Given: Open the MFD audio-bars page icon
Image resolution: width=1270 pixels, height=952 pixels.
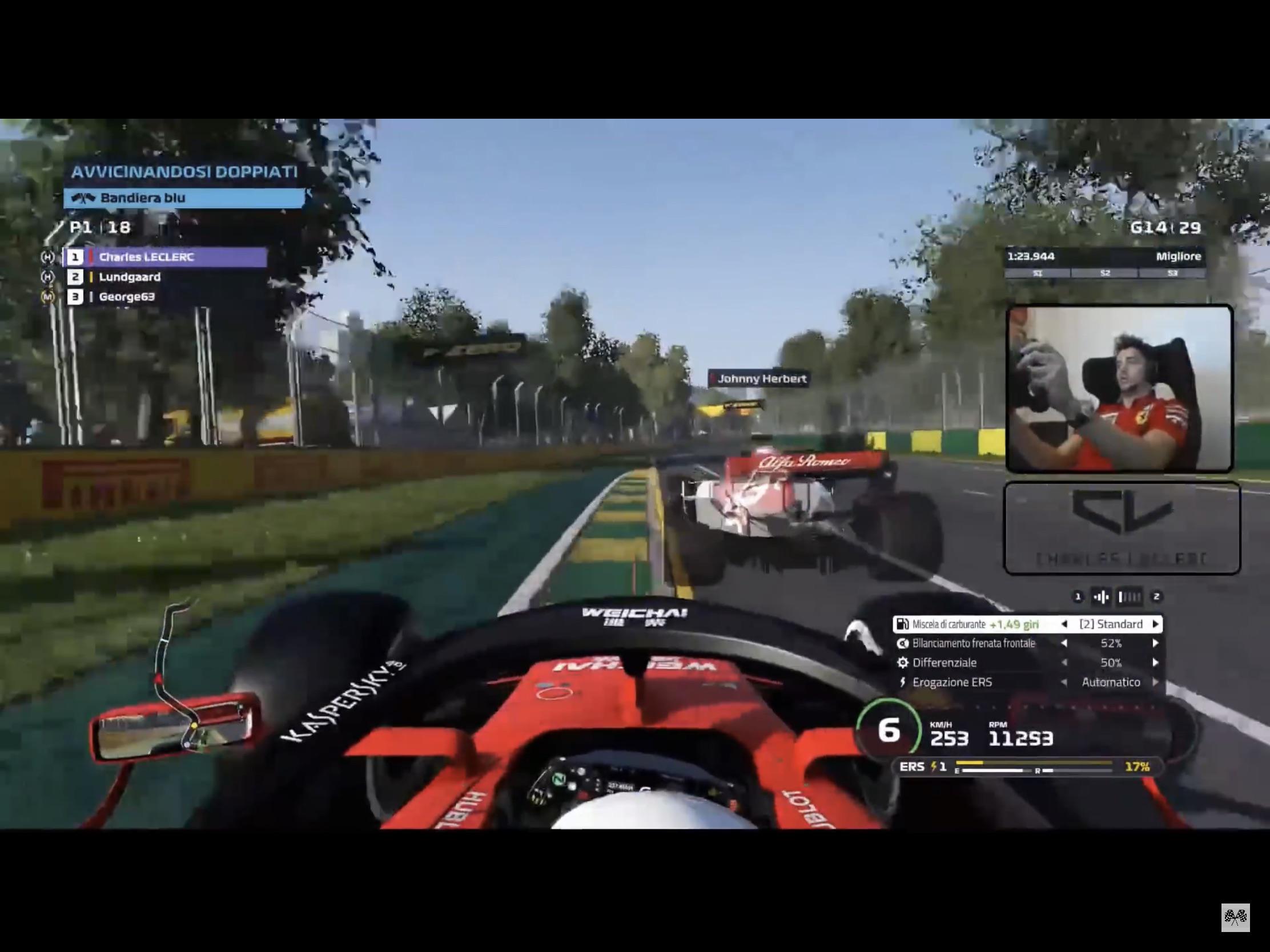Looking at the screenshot, I should [x=1100, y=598].
